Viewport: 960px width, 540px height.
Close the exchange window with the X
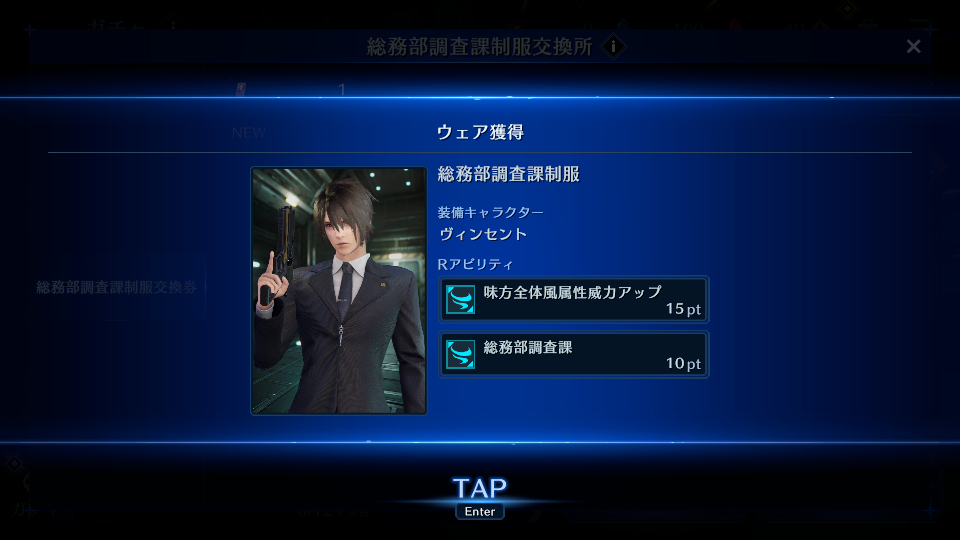[x=913, y=47]
